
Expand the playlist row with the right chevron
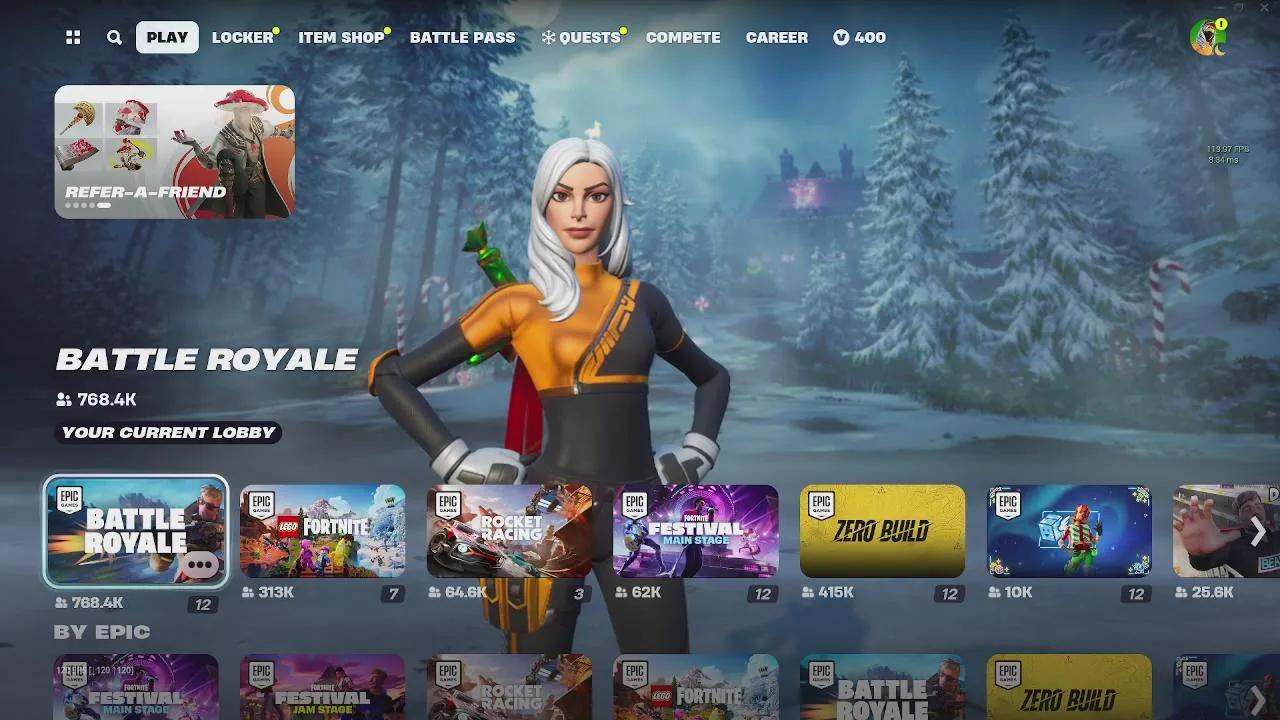tap(1257, 532)
